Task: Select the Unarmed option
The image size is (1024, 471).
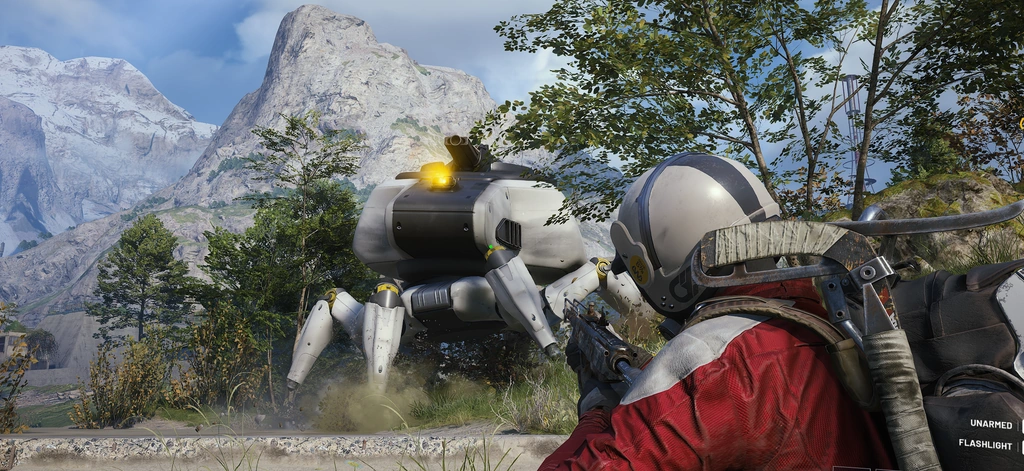Action: [x=986, y=424]
